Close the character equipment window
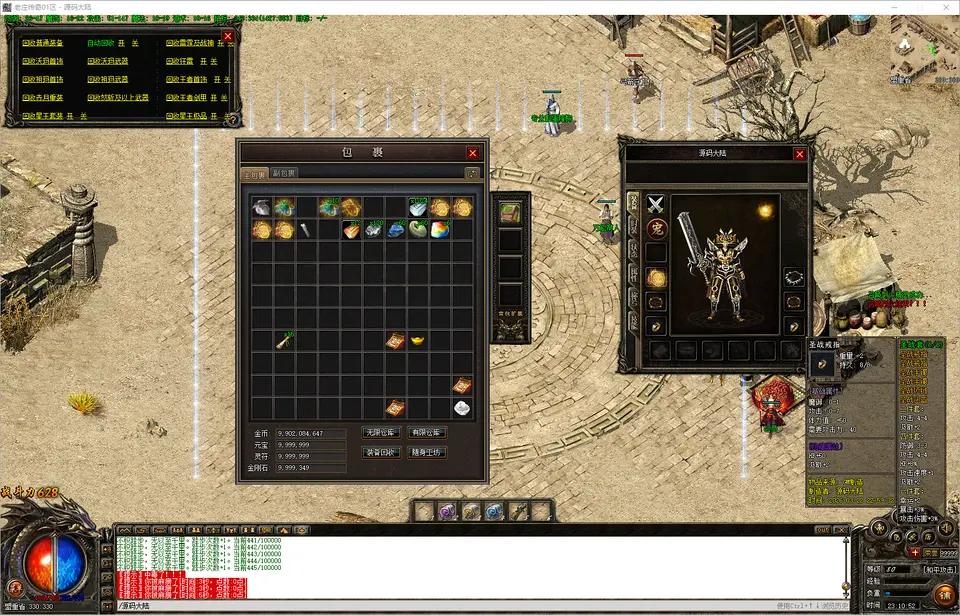 pos(799,154)
